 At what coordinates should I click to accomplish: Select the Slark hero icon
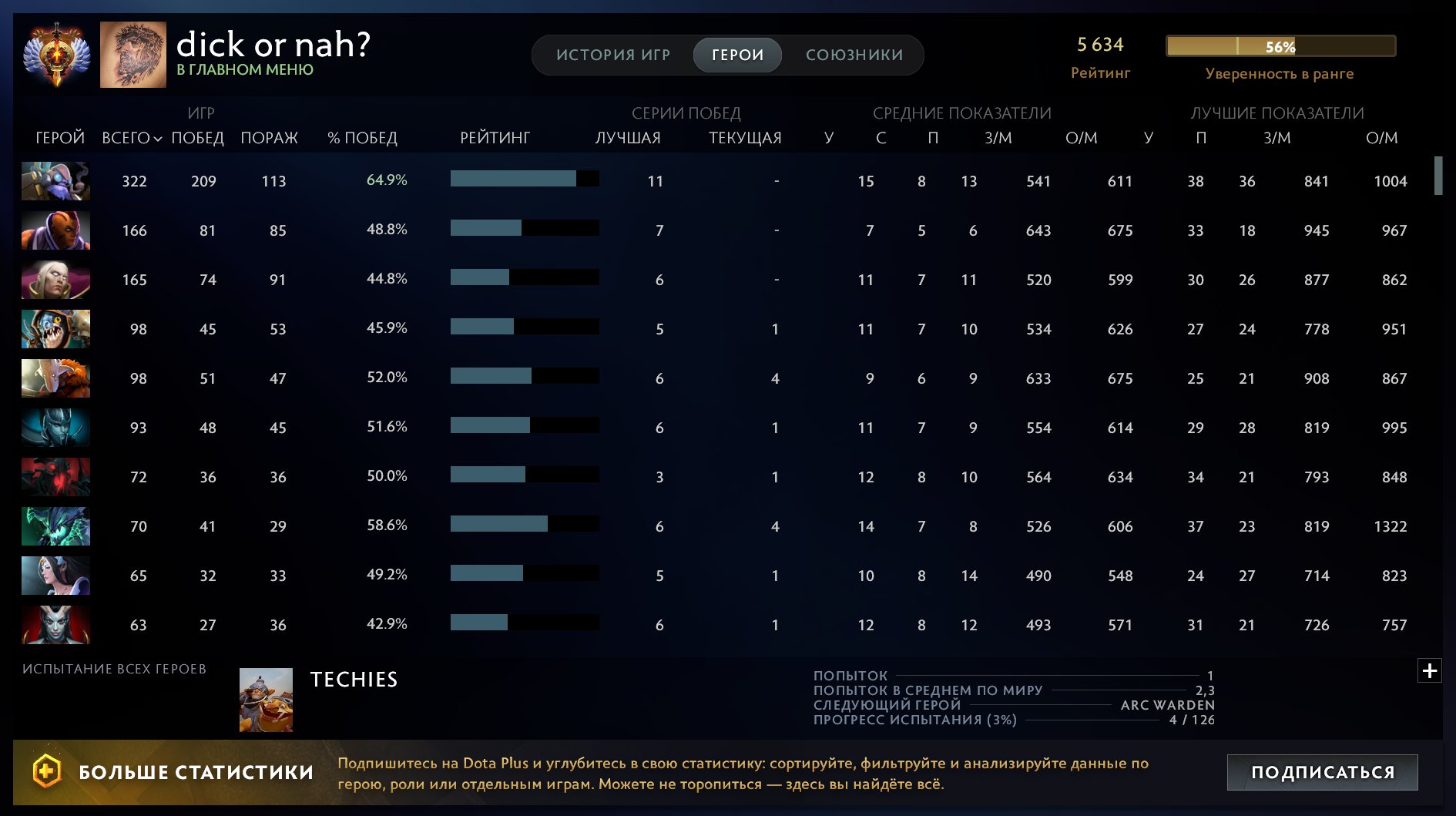click(55, 329)
